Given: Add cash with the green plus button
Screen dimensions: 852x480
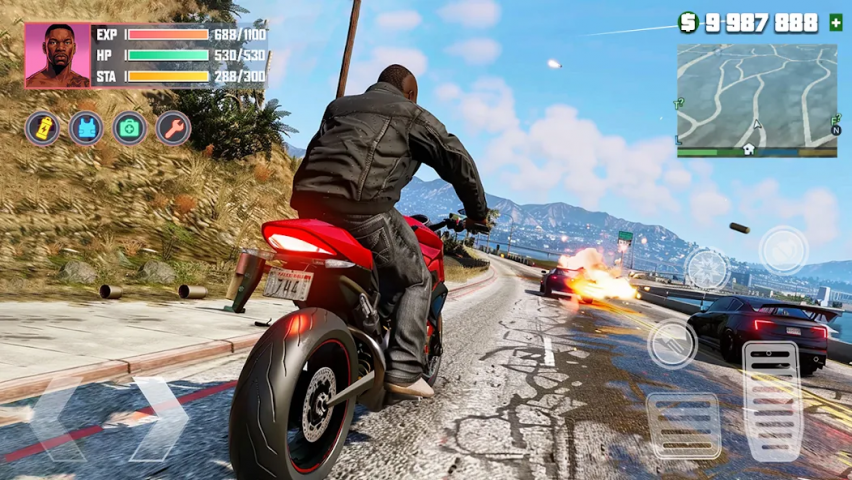Looking at the screenshot, I should pyautogui.click(x=836, y=22).
